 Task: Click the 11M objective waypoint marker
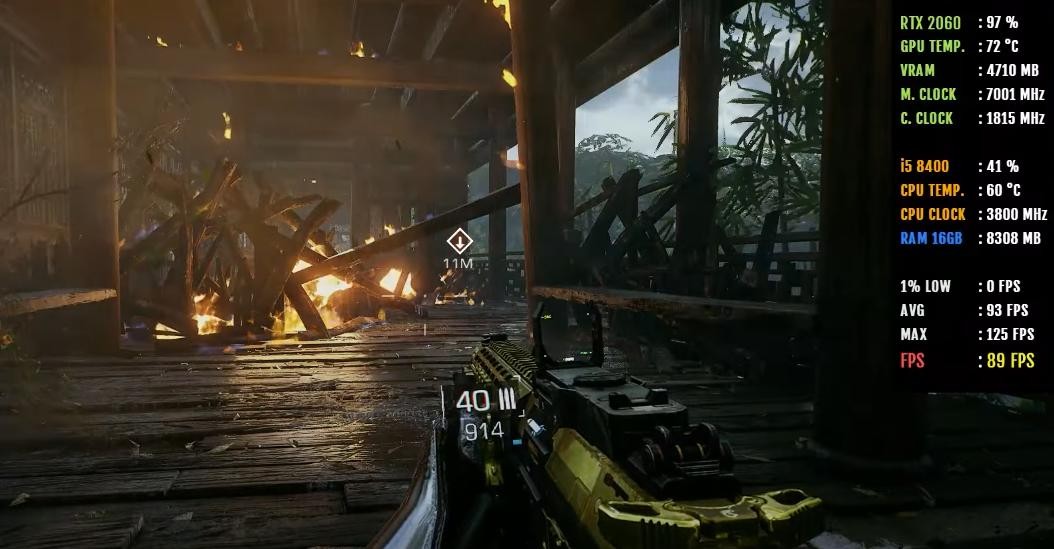[459, 241]
